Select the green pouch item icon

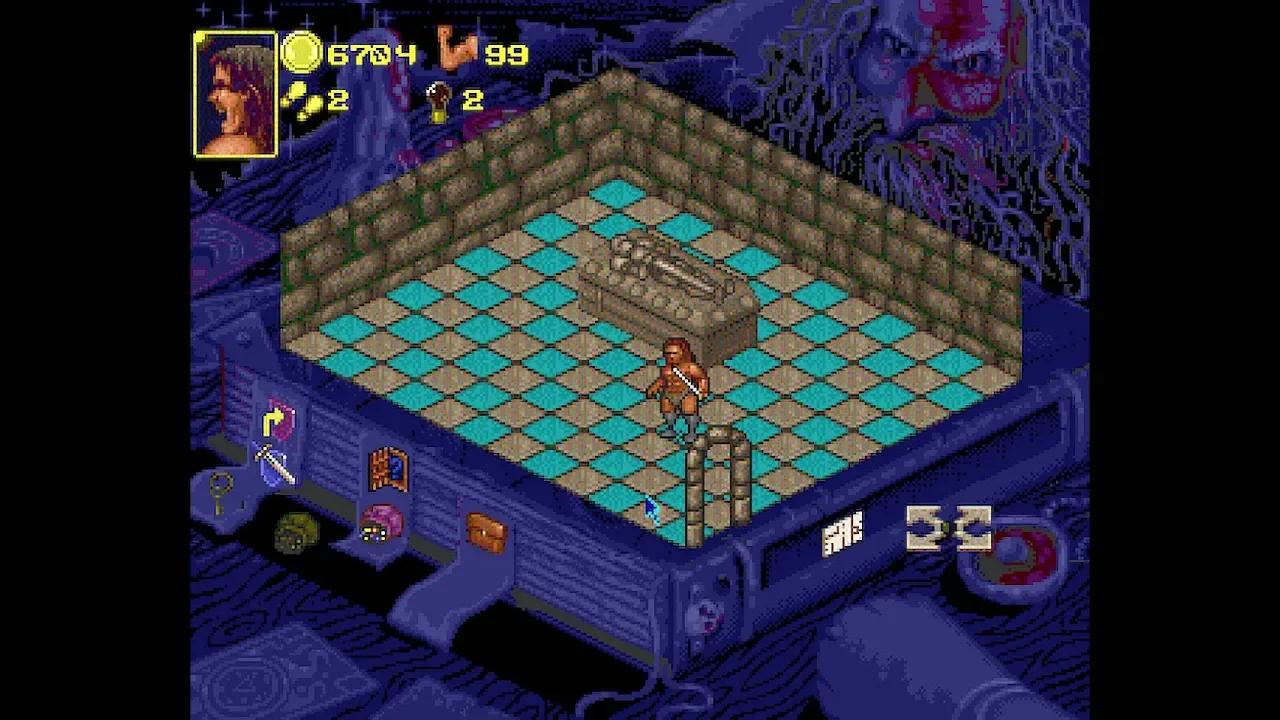[x=296, y=530]
